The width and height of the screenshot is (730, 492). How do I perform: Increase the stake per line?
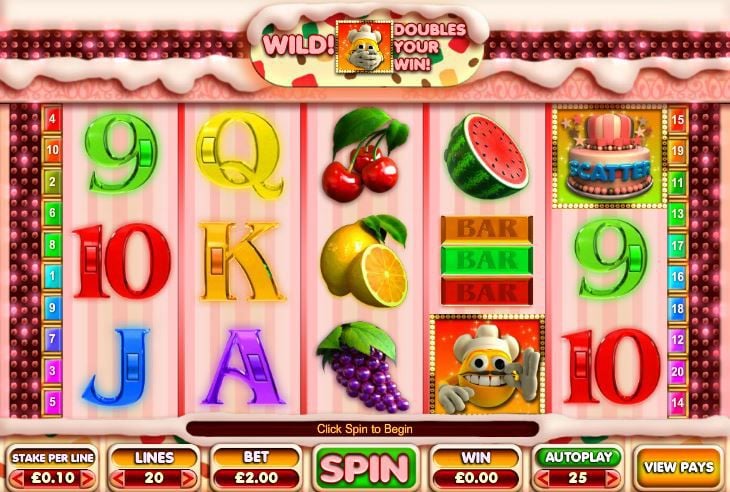91,479
